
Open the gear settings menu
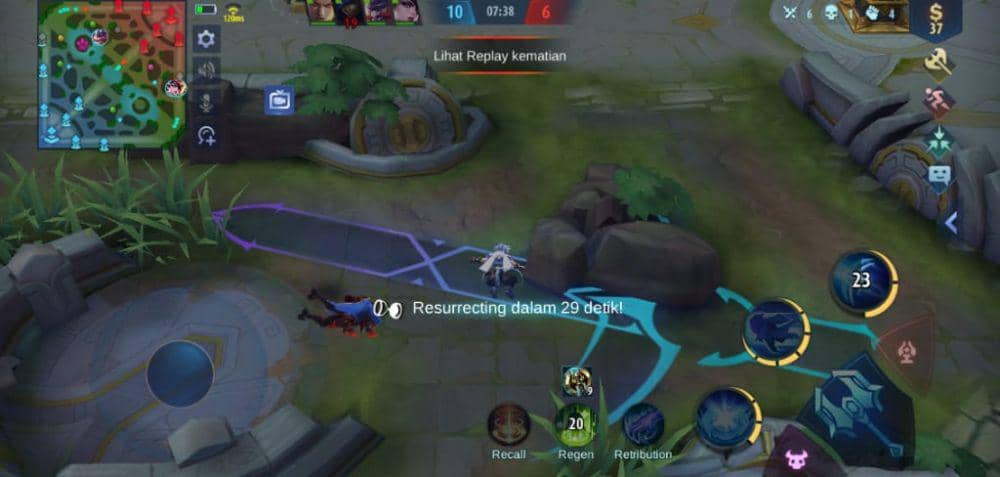(206, 39)
